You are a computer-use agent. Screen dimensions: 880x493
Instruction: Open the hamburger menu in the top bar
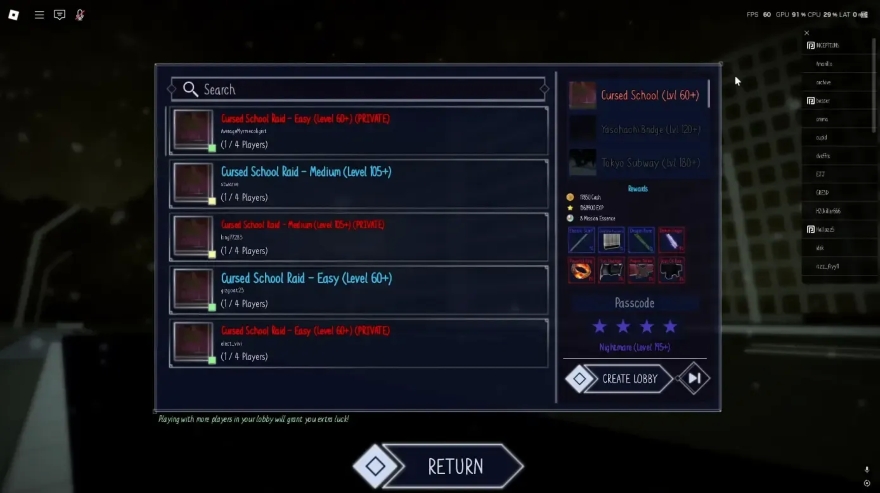coord(39,15)
